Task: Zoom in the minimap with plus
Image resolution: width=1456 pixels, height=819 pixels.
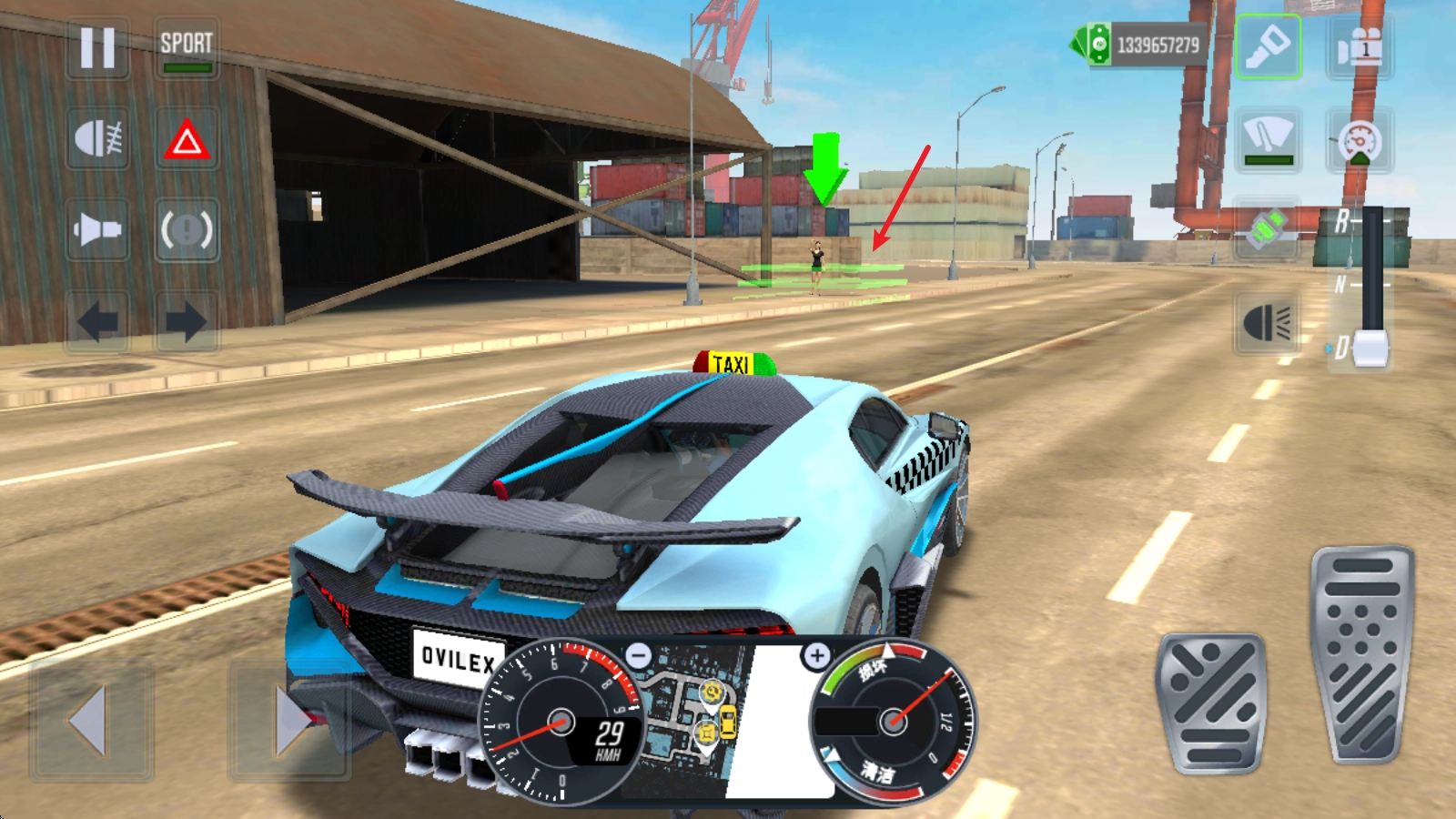Action: (x=816, y=655)
